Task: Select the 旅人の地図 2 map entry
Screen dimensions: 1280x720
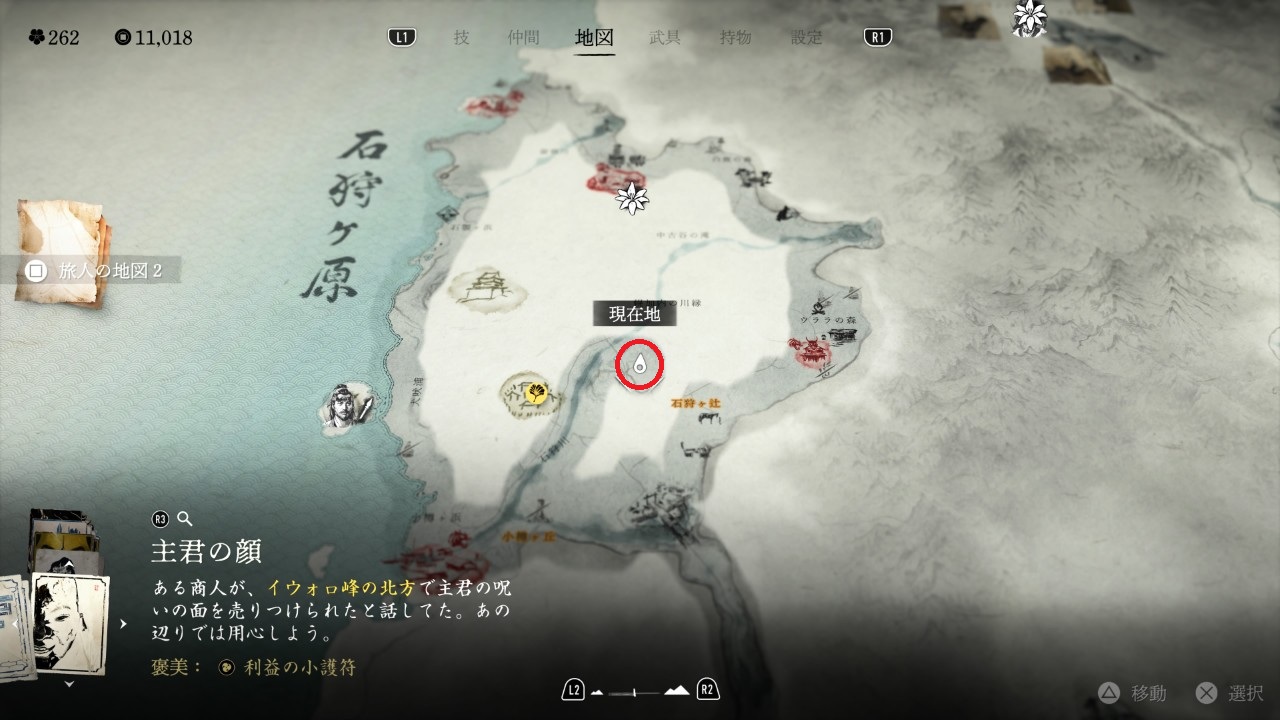Action: [x=97, y=270]
